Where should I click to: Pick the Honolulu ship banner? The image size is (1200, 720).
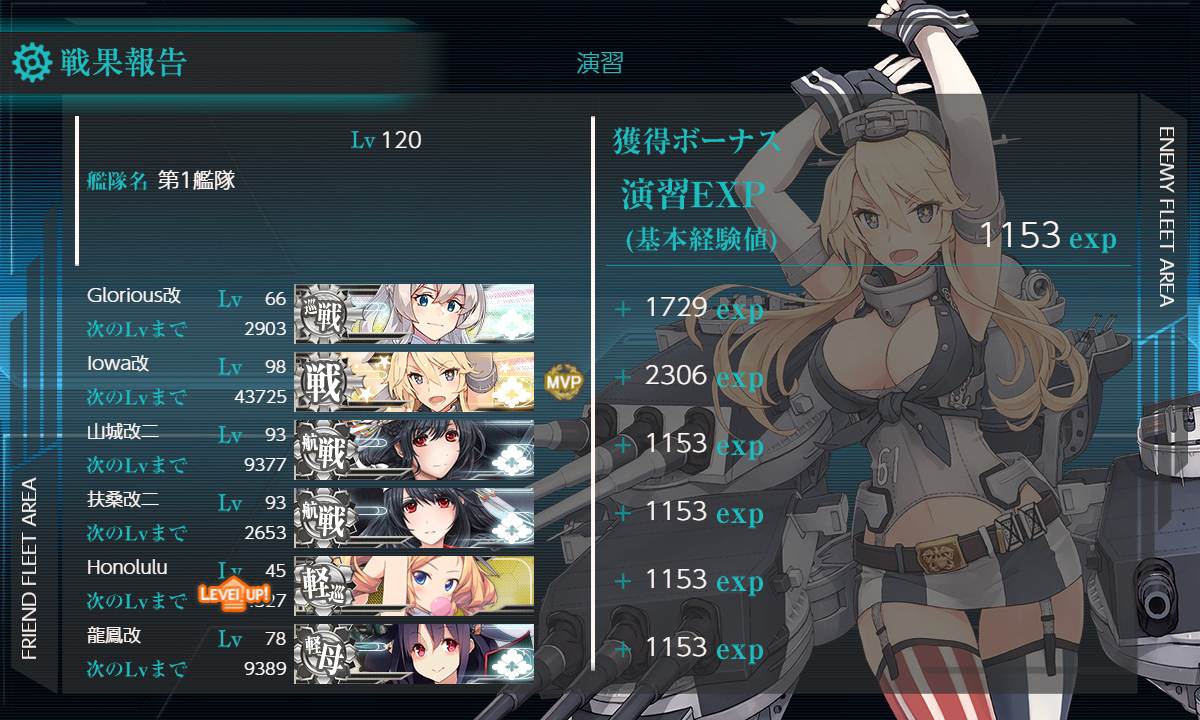click(x=414, y=585)
